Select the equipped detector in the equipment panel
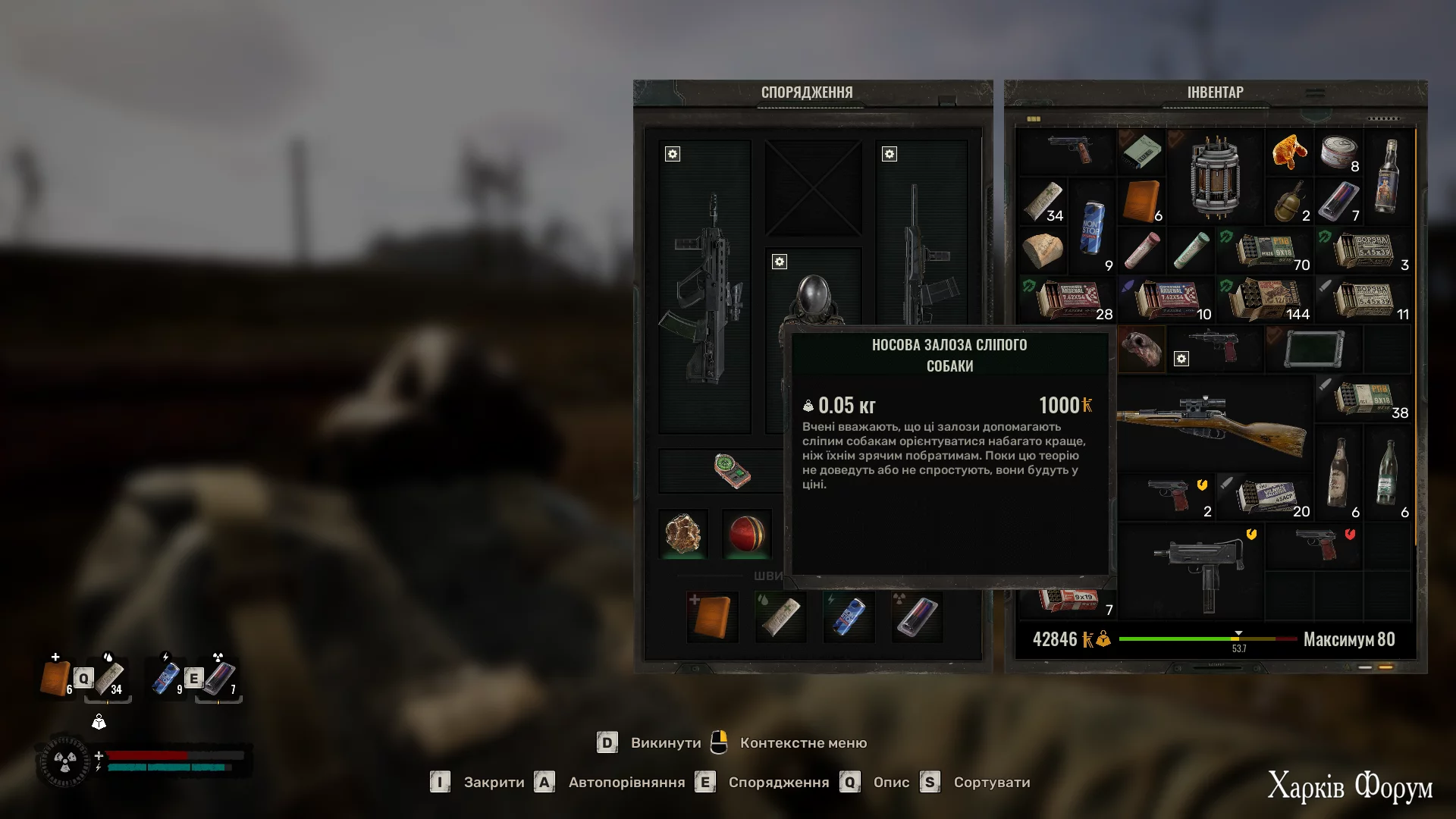 (732, 471)
